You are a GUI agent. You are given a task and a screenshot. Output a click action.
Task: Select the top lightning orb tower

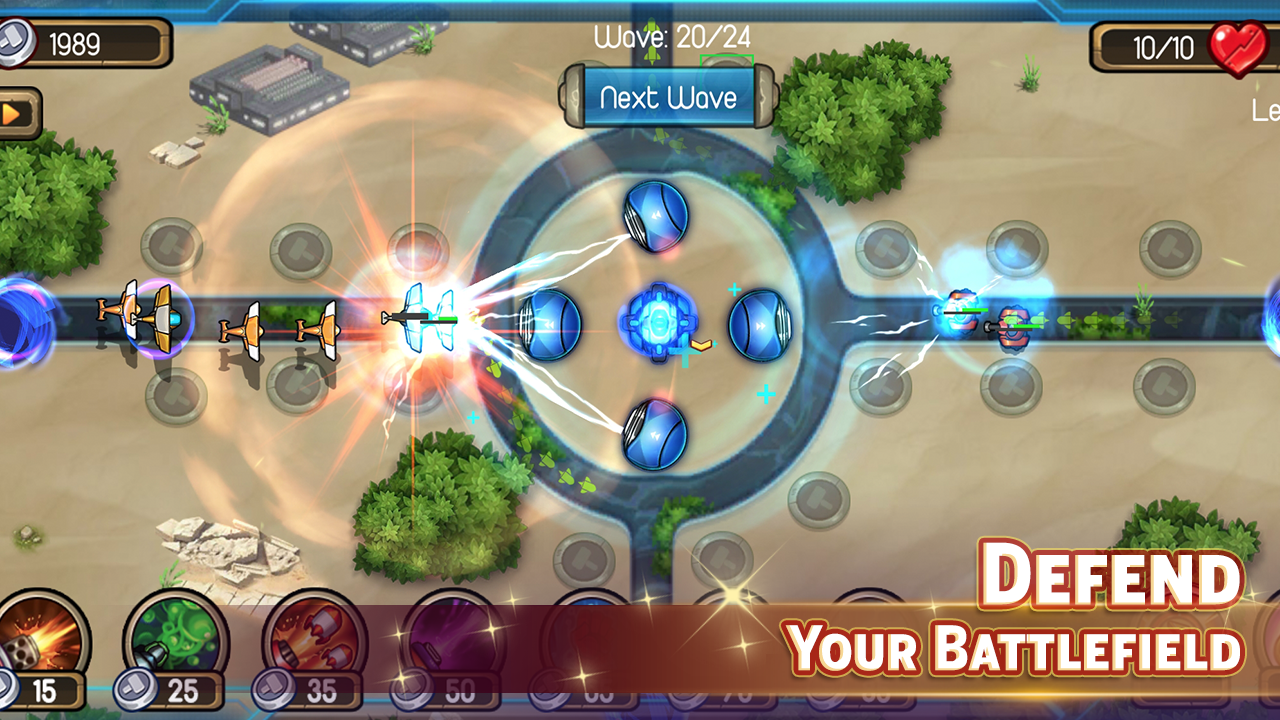[x=654, y=215]
